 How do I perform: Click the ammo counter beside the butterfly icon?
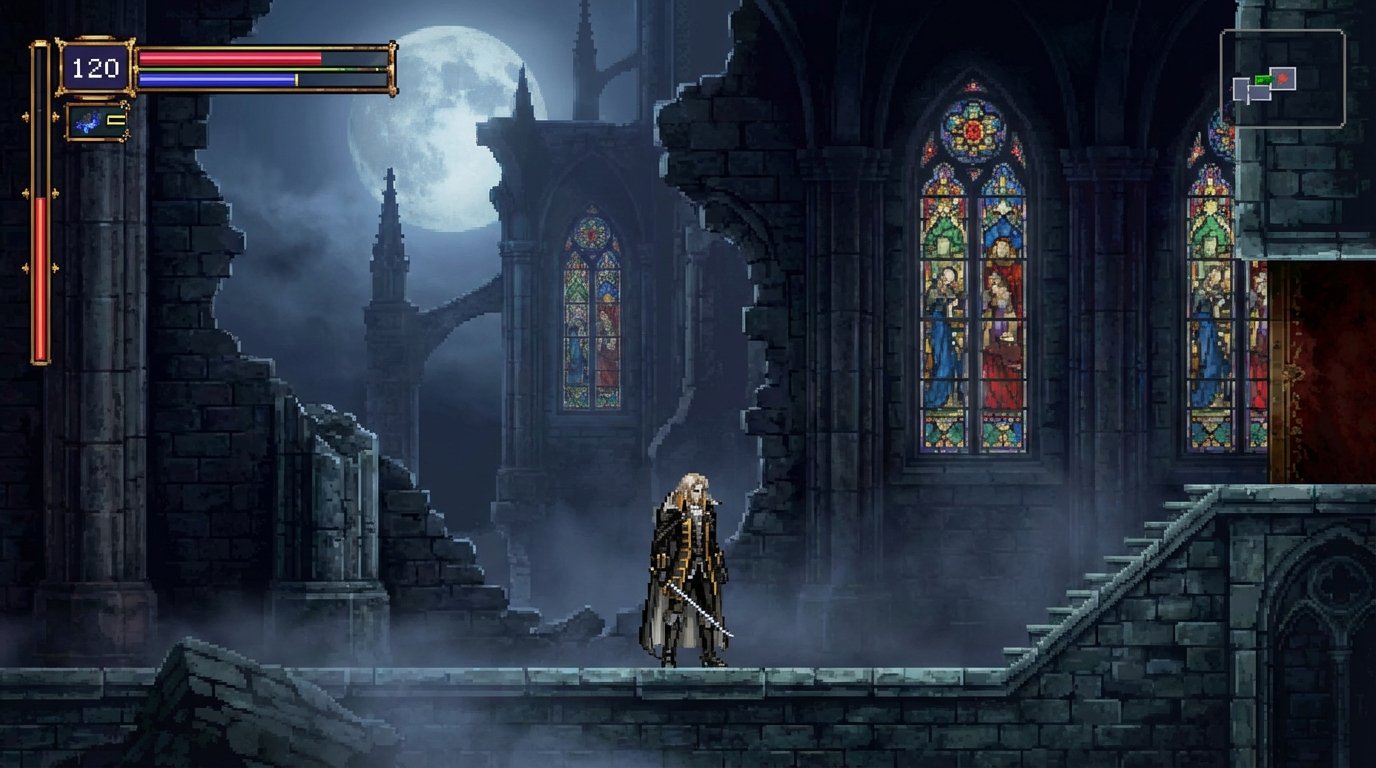[114, 119]
